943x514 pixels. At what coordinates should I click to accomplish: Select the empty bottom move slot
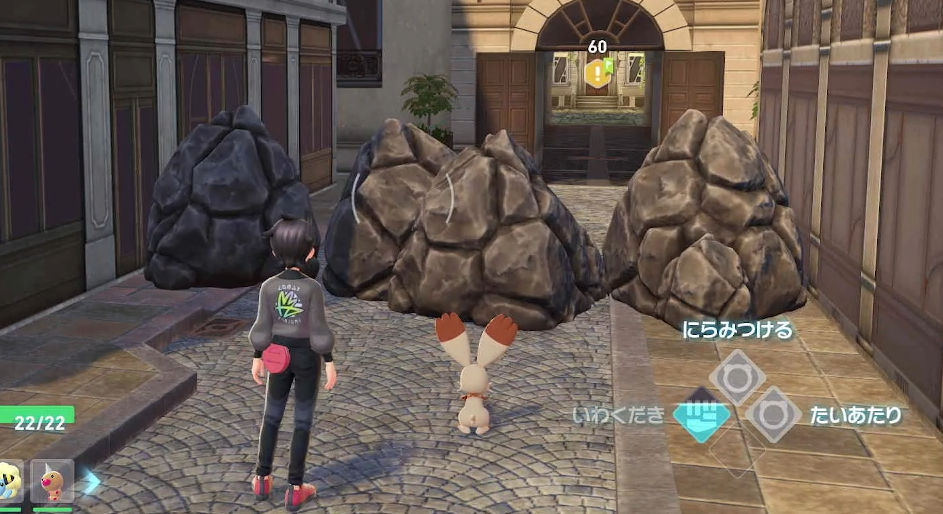(x=738, y=451)
